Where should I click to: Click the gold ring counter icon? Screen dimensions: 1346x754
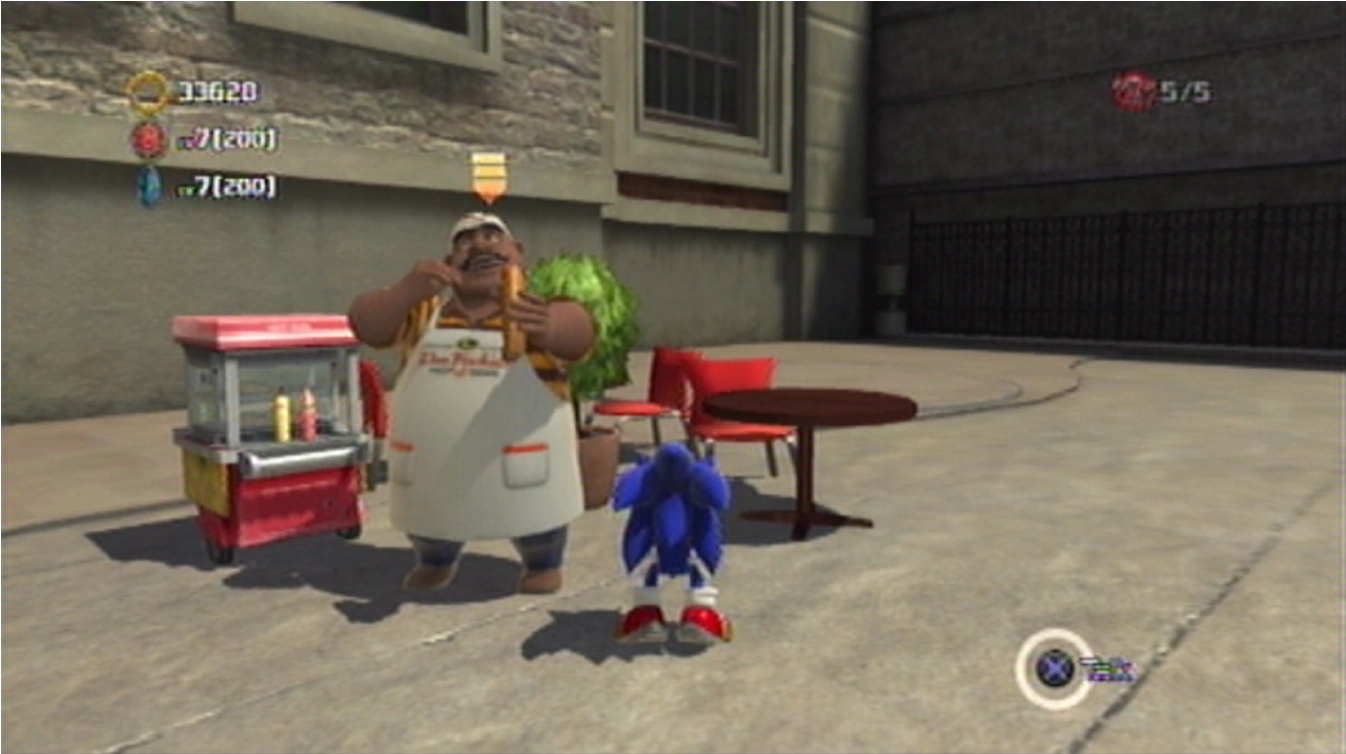[x=150, y=93]
